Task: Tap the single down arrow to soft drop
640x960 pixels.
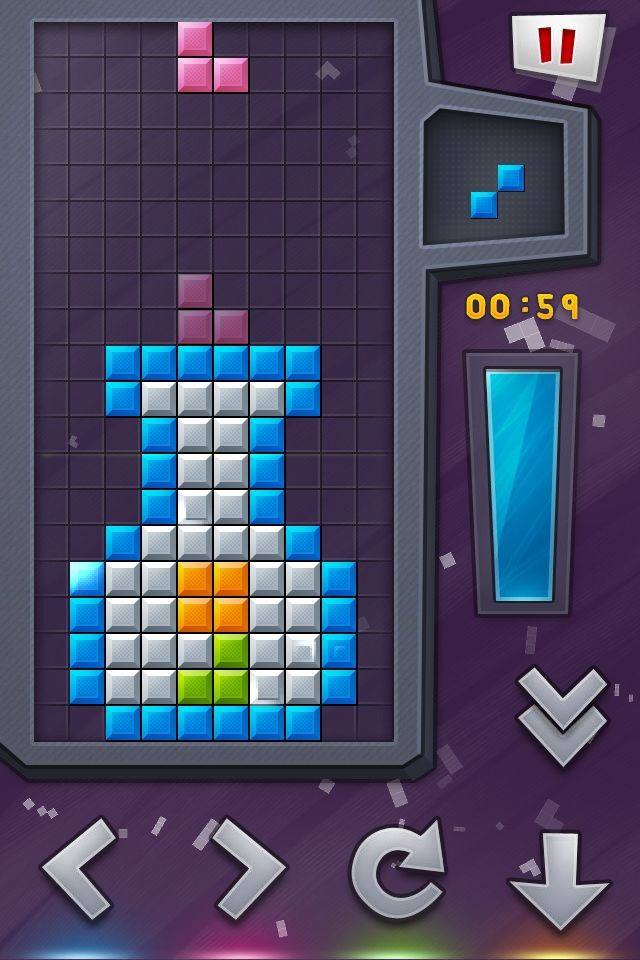Action: 558,878
